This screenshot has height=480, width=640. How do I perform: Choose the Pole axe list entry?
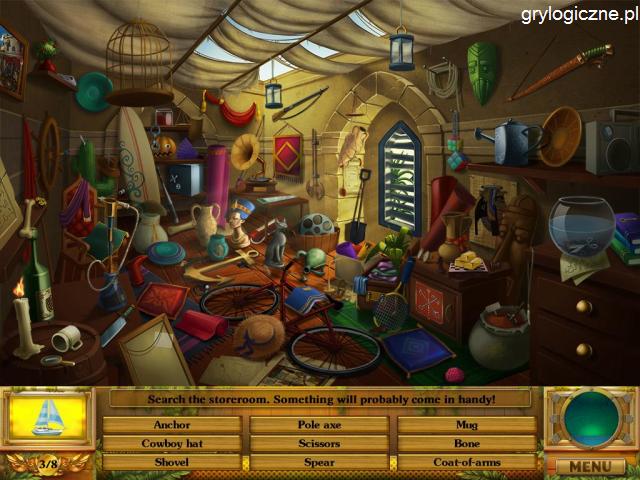(319, 425)
